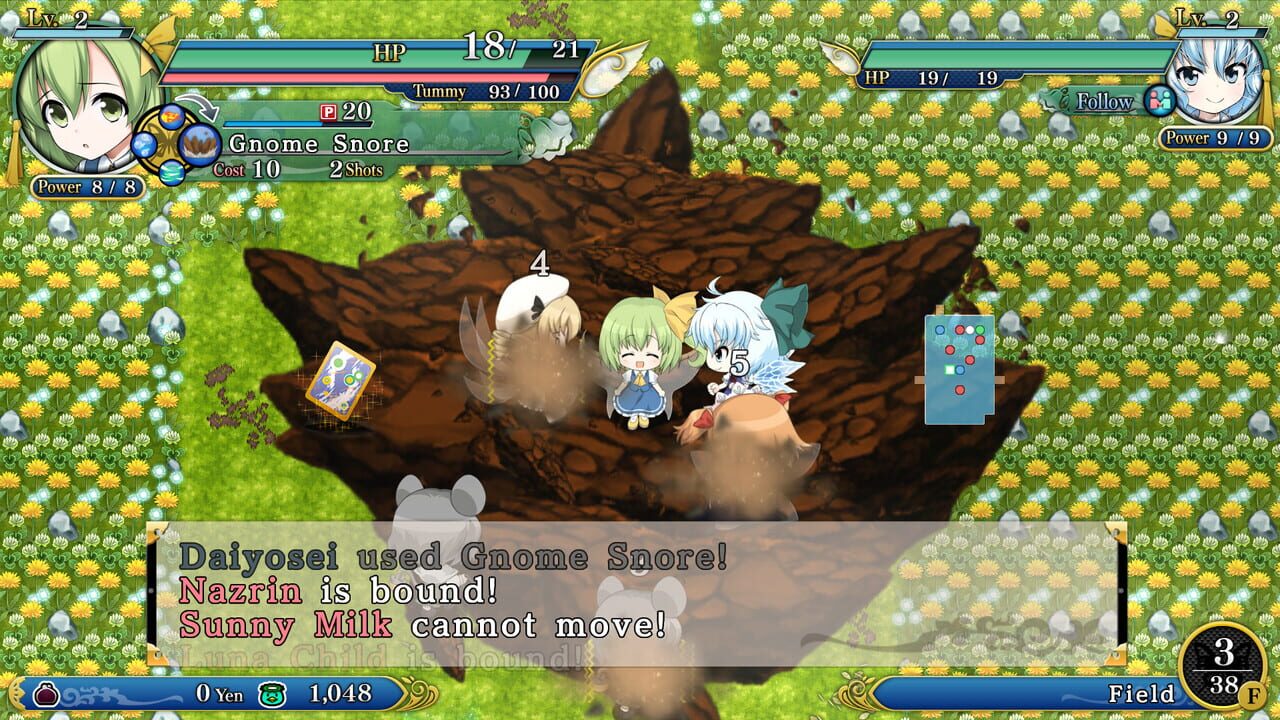Select the Gnome Snore spell orb
The image size is (1280, 720).
(x=200, y=144)
